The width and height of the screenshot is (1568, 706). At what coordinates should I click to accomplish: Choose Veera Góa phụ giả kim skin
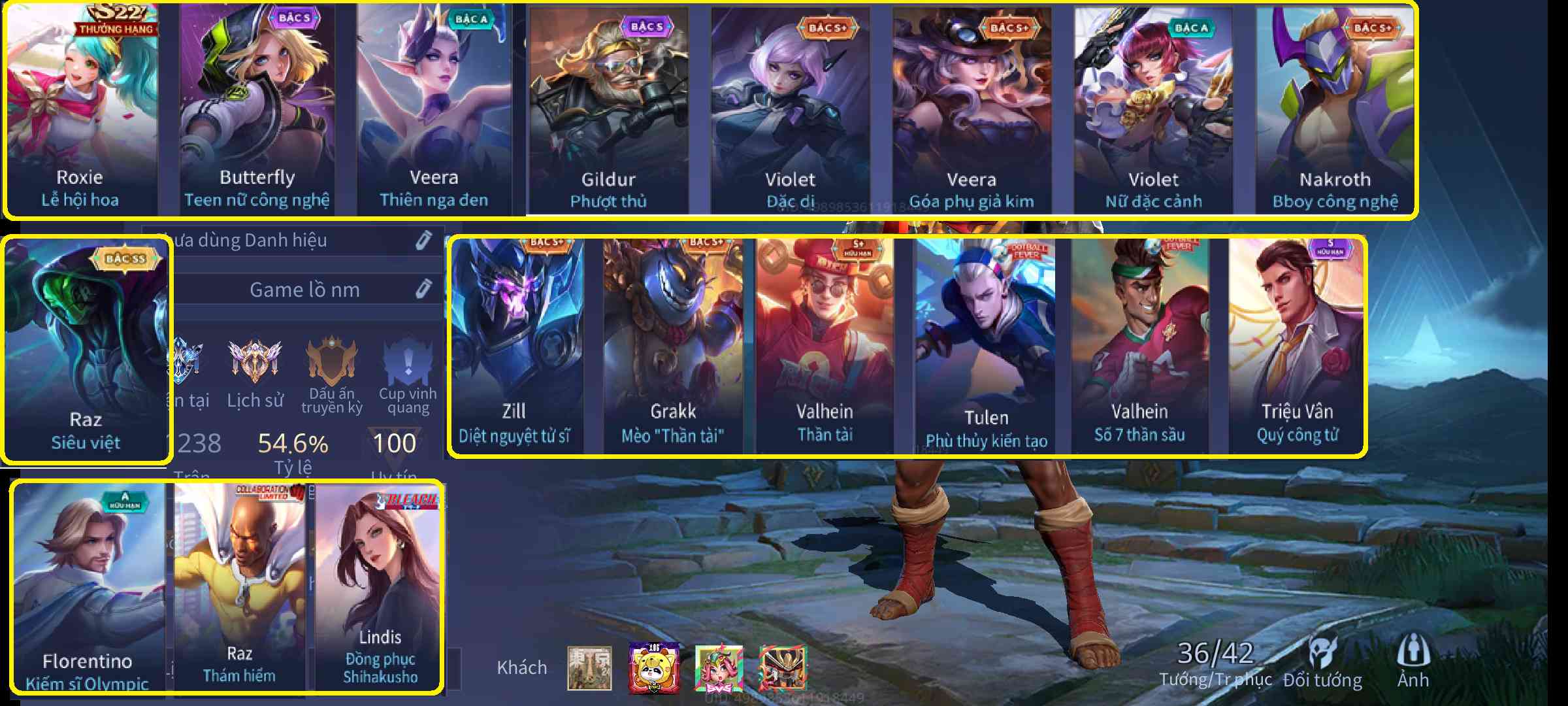[972, 110]
